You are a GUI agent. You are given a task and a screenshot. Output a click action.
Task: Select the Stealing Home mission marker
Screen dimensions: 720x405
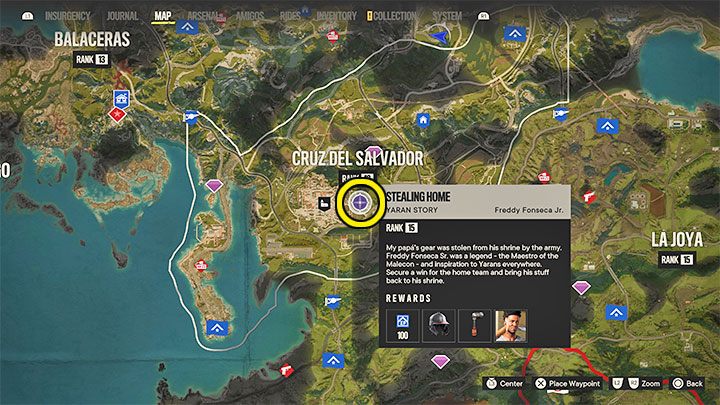click(360, 203)
